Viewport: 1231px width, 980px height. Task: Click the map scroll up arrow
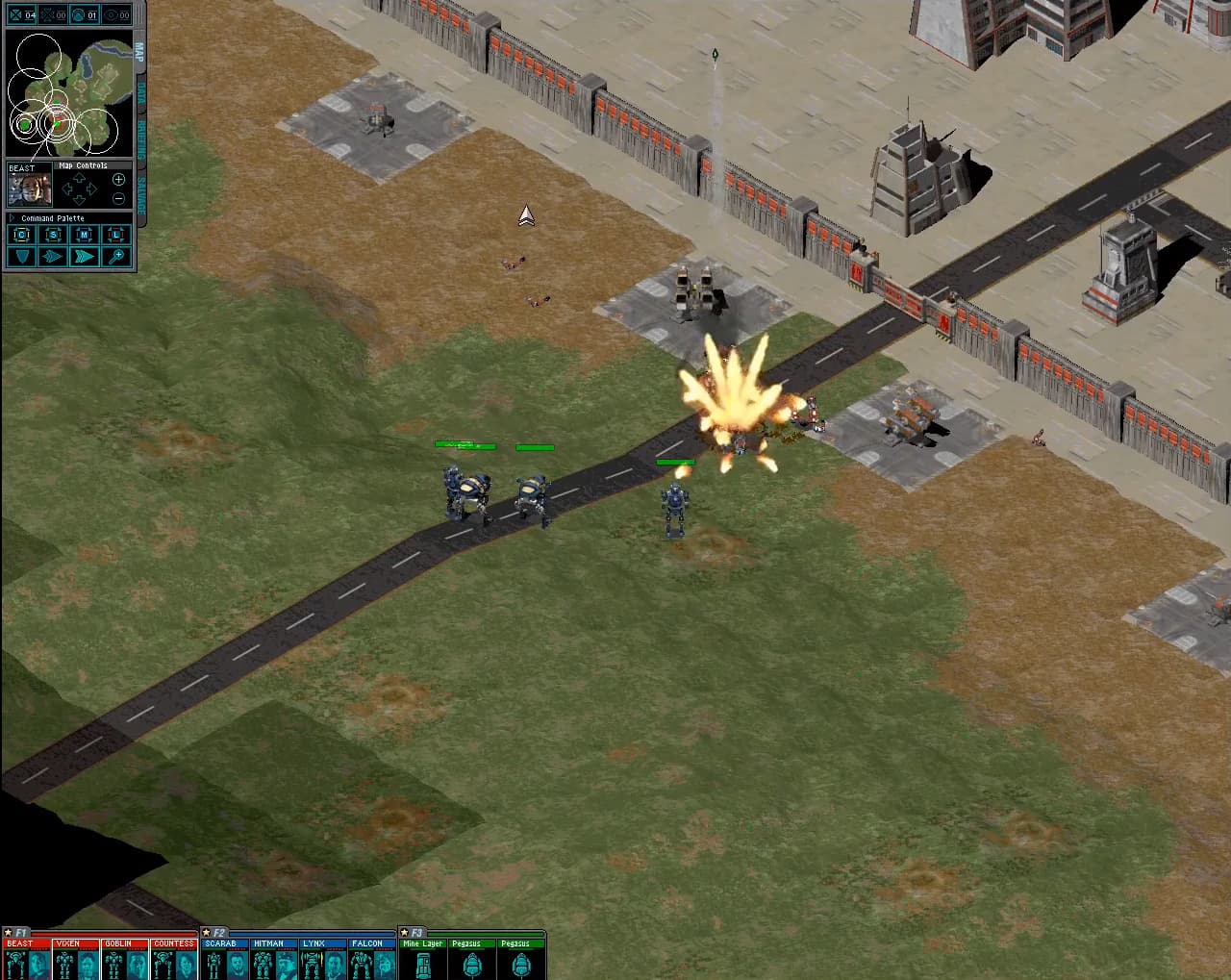tap(79, 178)
